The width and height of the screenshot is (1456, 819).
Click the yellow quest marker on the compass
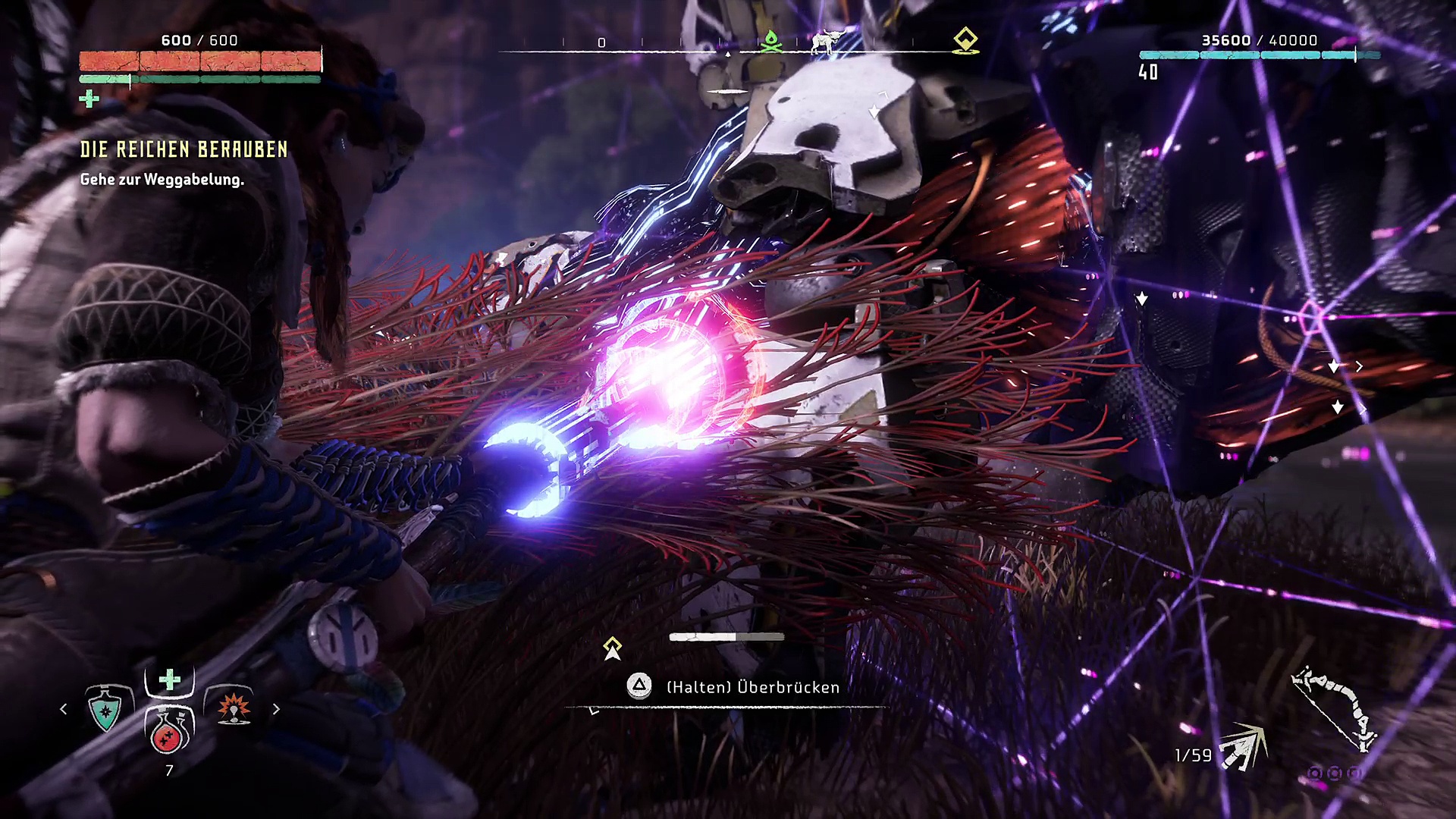[965, 39]
